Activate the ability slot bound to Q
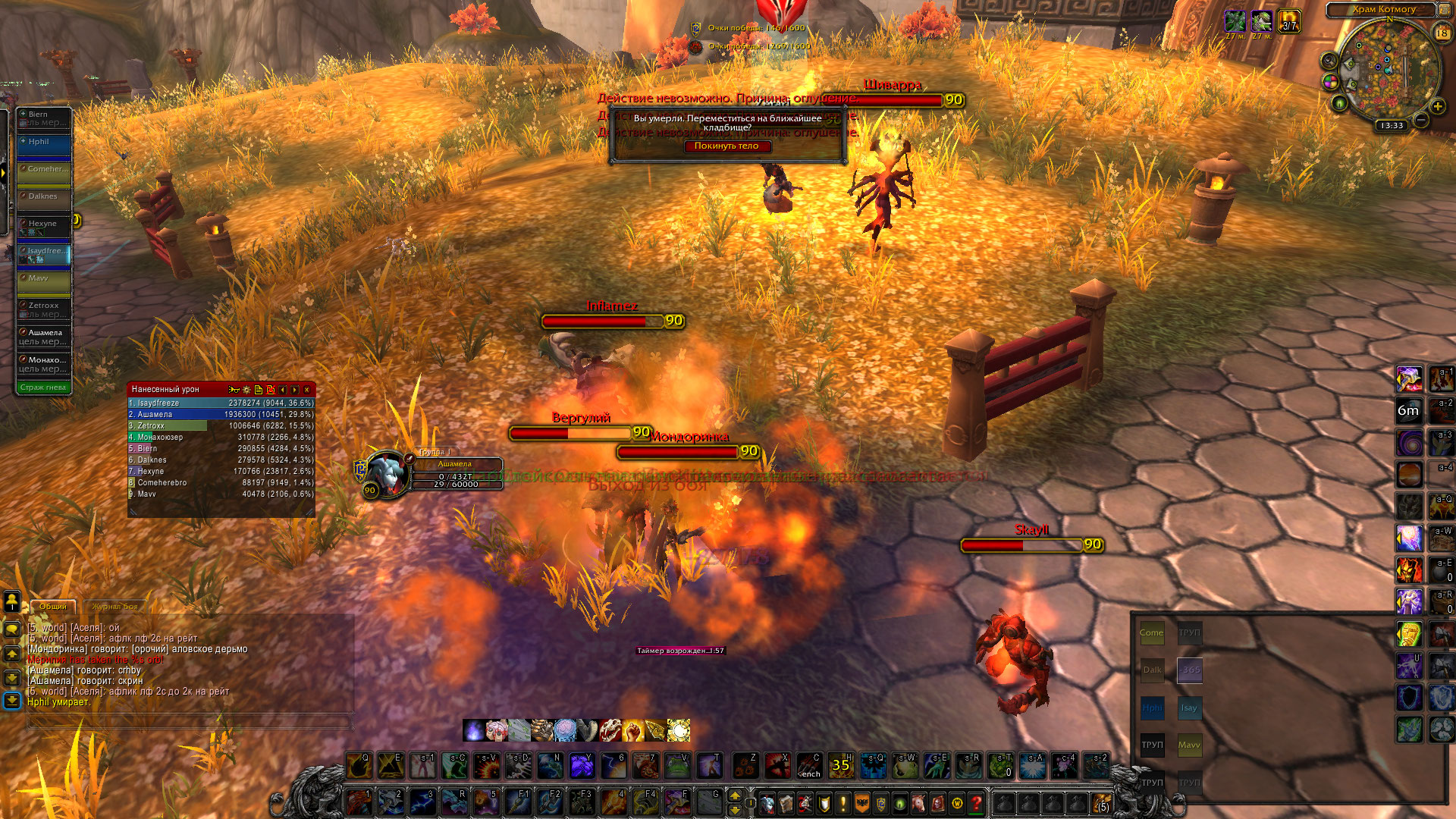 coord(359,767)
